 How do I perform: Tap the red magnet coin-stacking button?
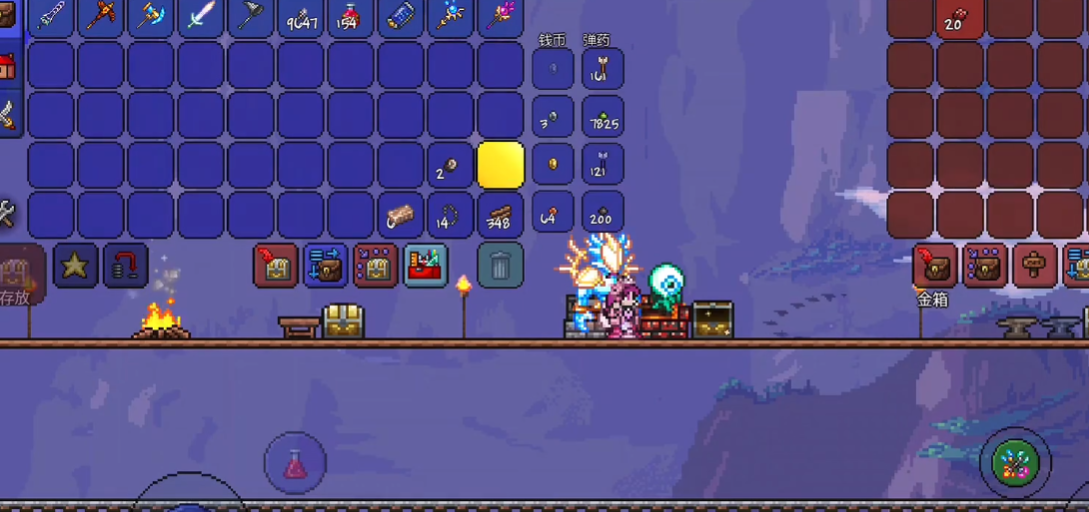pyautogui.click(x=126, y=266)
